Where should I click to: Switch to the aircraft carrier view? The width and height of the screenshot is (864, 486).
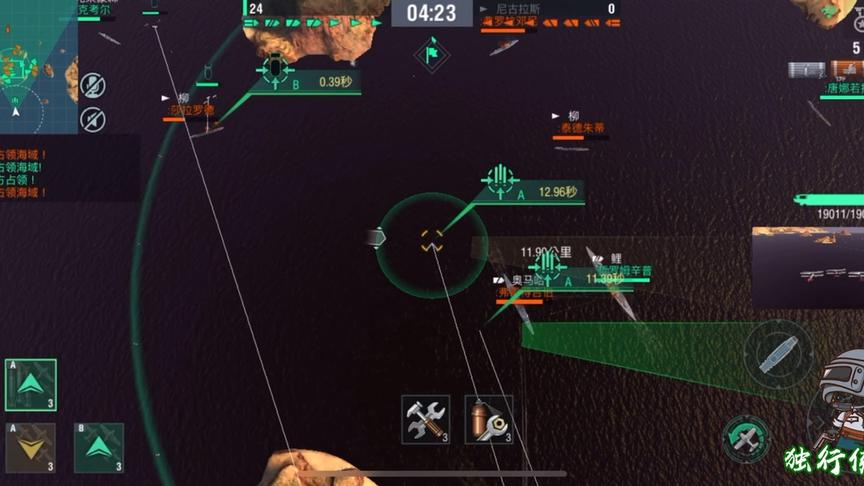777,353
